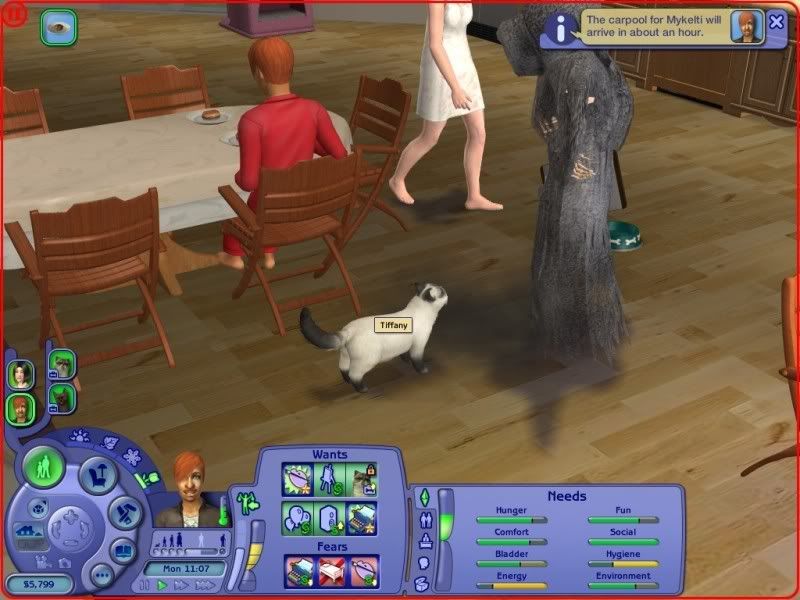Open the Inventory box tab
This screenshot has height=600, width=800.
422,583
